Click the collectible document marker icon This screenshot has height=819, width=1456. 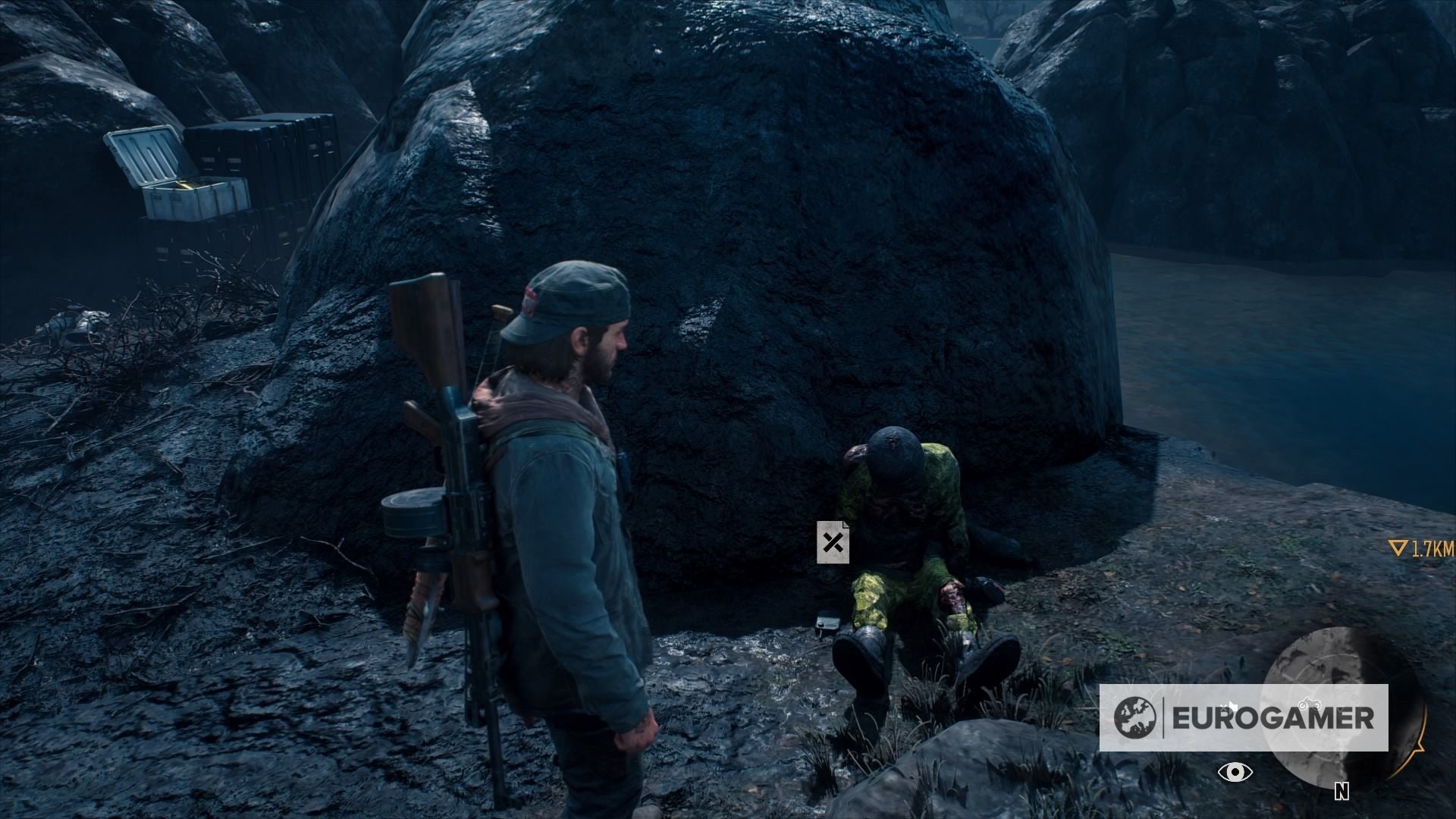coord(833,542)
